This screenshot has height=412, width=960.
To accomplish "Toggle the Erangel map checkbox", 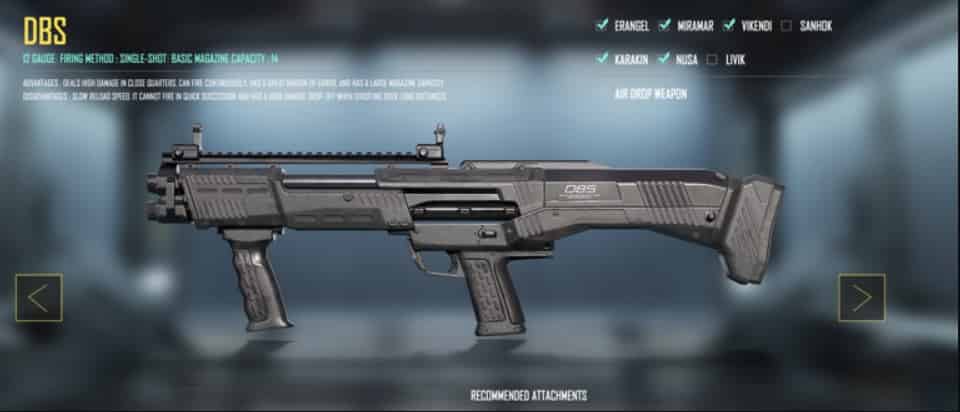I will (602, 26).
